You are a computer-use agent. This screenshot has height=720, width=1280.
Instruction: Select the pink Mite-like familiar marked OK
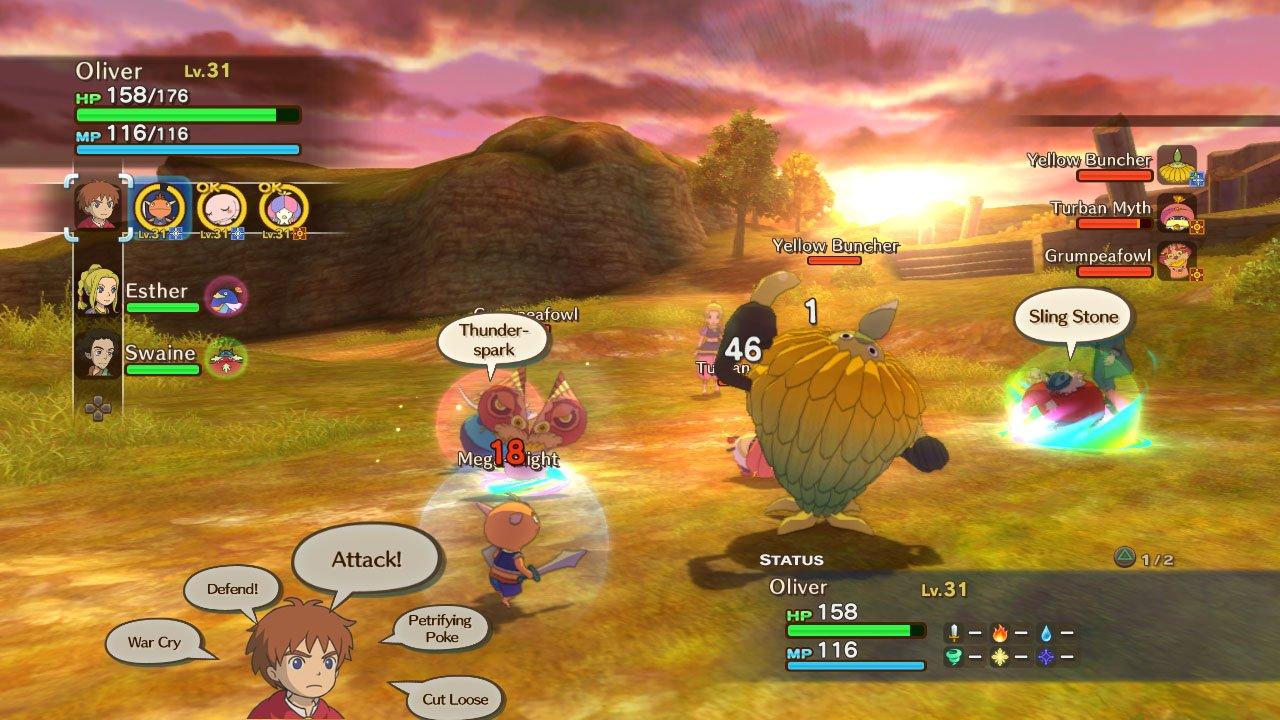[222, 207]
